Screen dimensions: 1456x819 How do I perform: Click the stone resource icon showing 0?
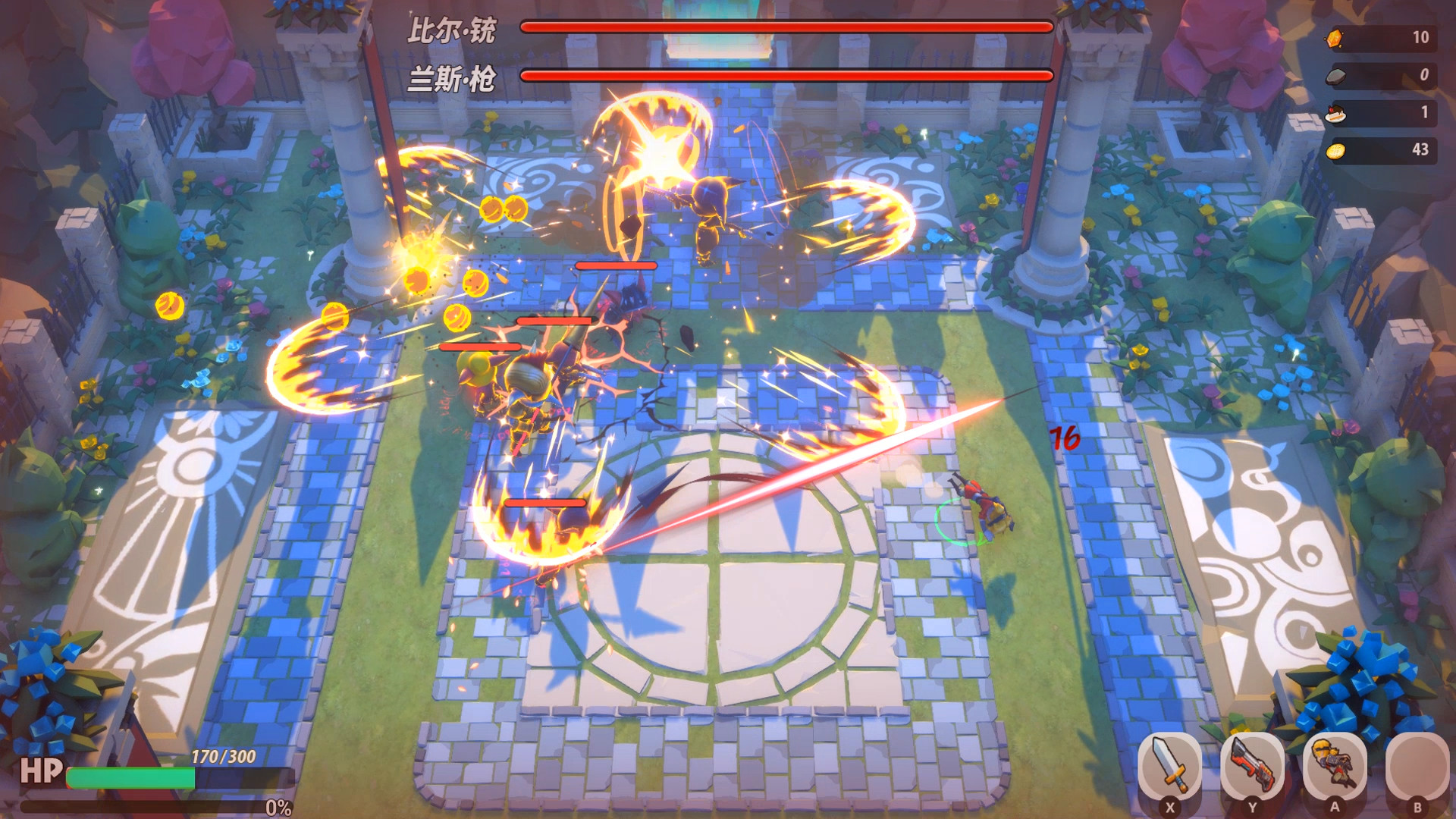coord(1338,74)
